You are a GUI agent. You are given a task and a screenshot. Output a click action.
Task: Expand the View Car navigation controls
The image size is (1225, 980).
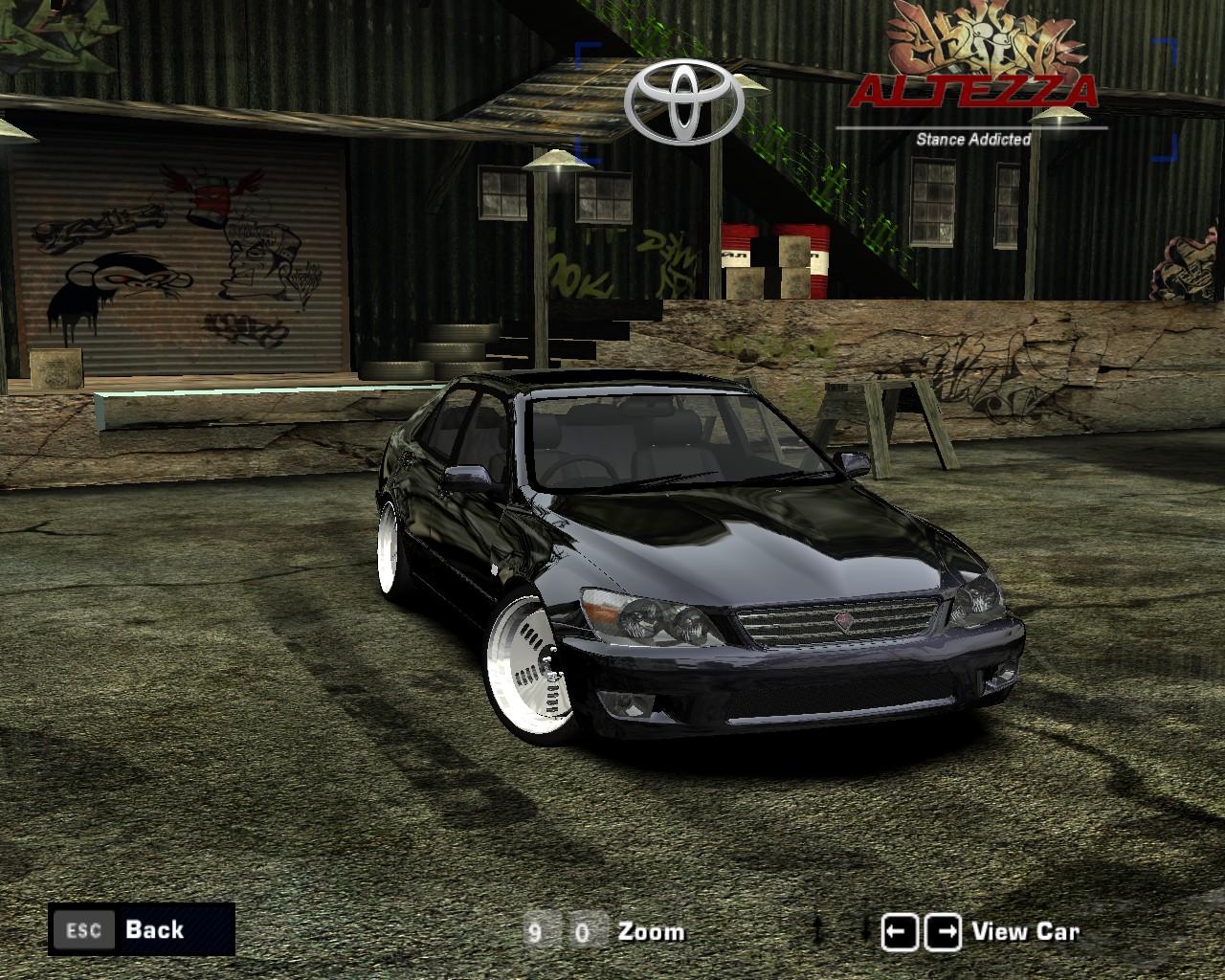point(976,929)
